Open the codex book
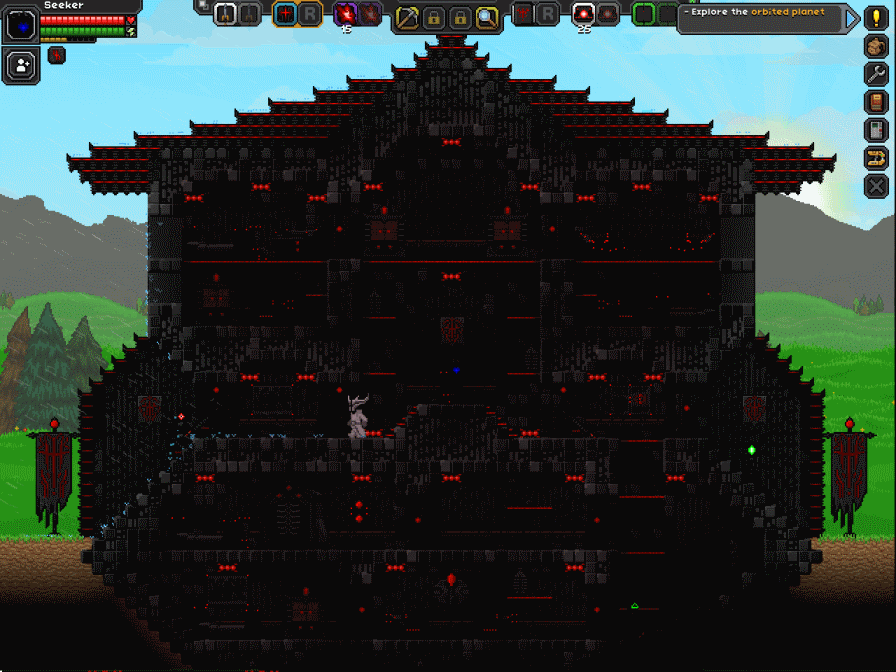The image size is (896, 672). click(x=876, y=102)
